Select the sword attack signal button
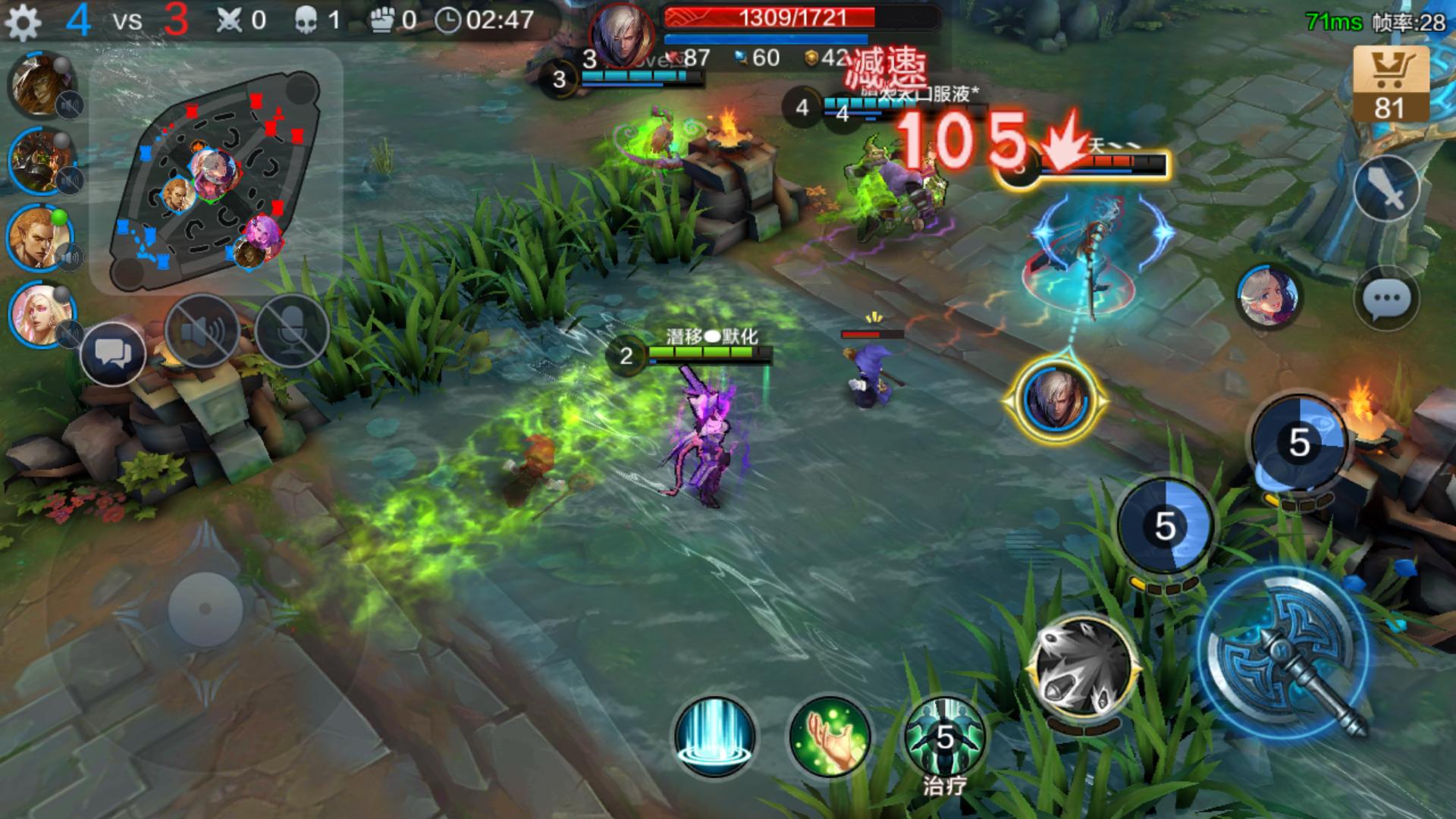This screenshot has height=819, width=1456. 1386,190
